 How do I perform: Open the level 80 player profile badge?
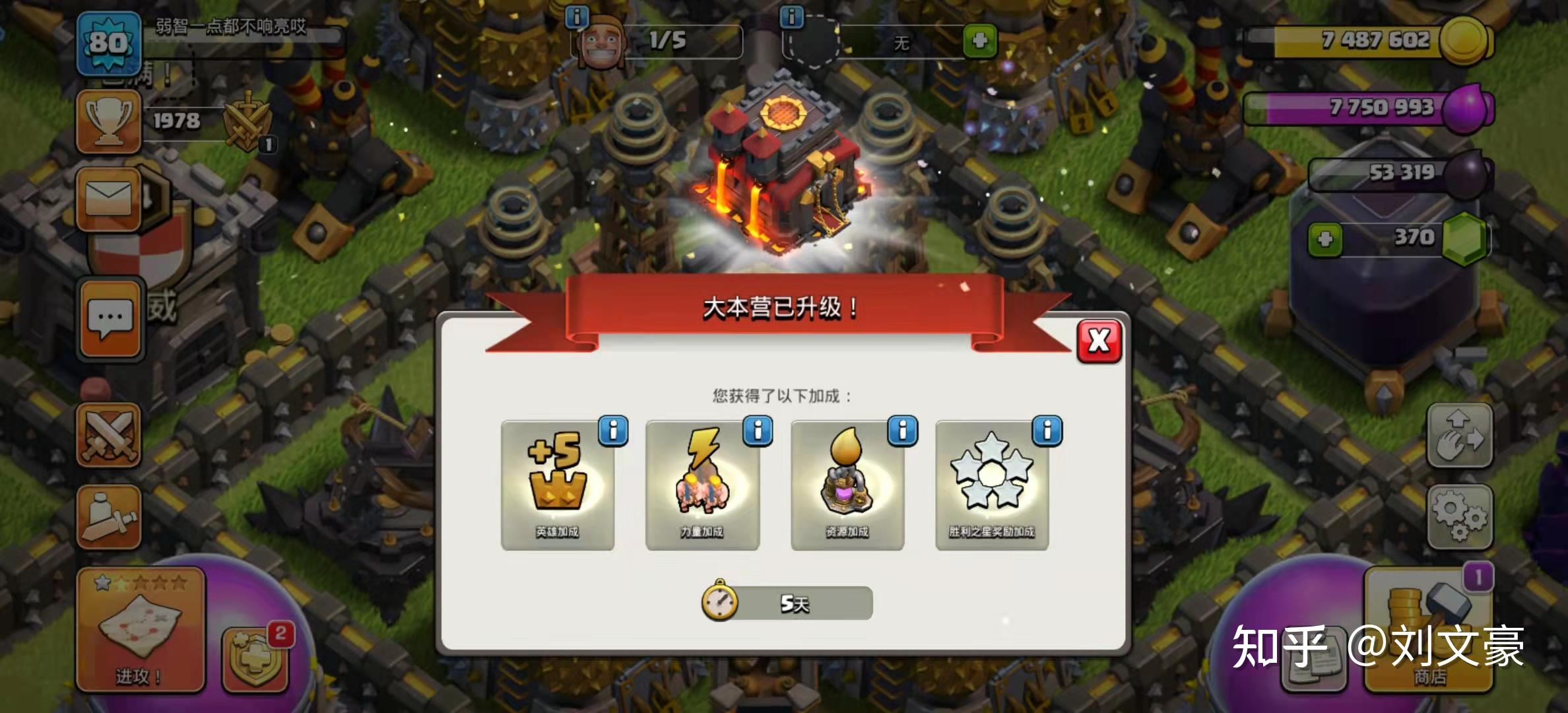coord(108,44)
